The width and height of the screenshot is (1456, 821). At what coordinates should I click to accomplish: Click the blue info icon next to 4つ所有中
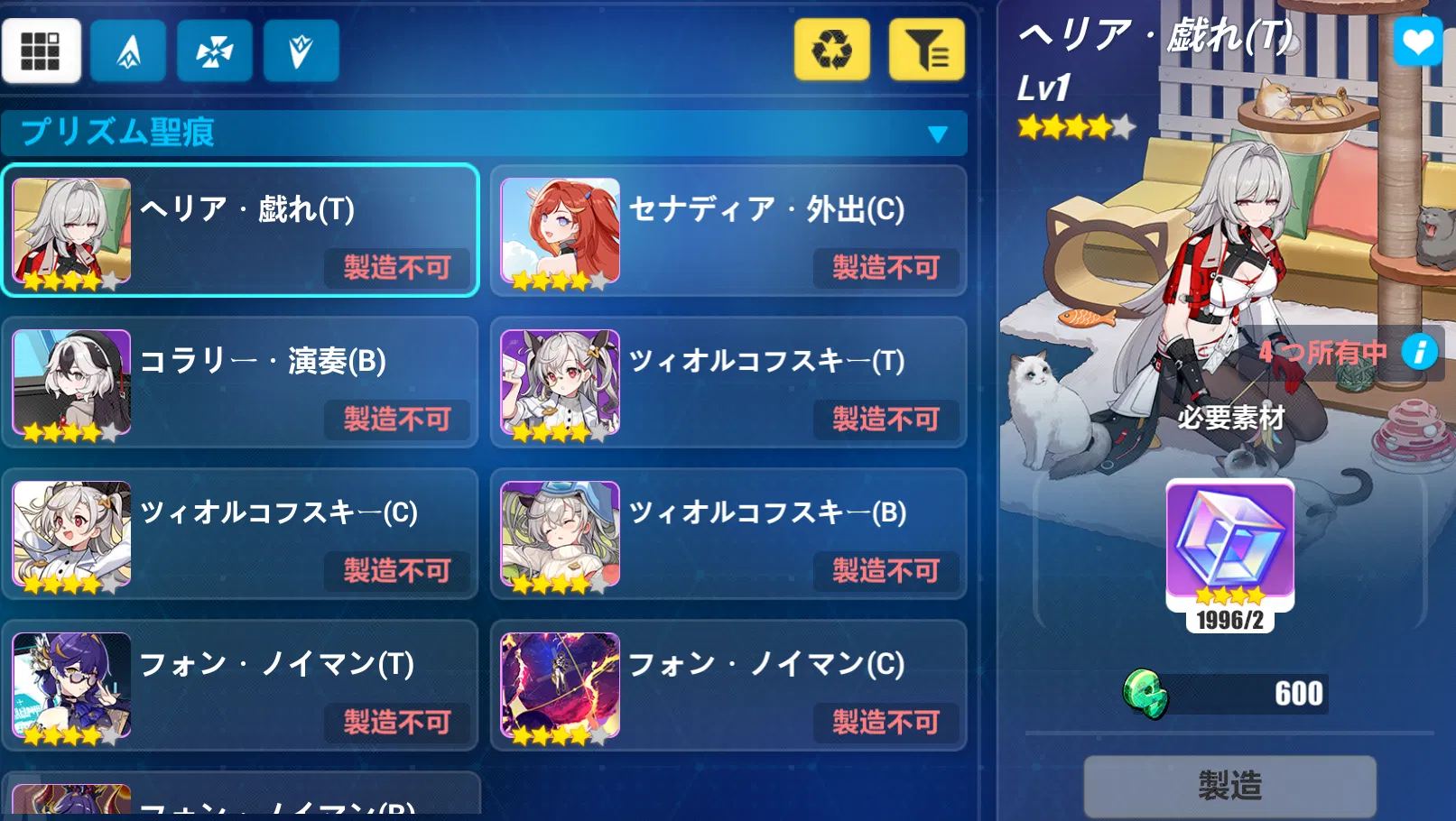pyautogui.click(x=1420, y=354)
